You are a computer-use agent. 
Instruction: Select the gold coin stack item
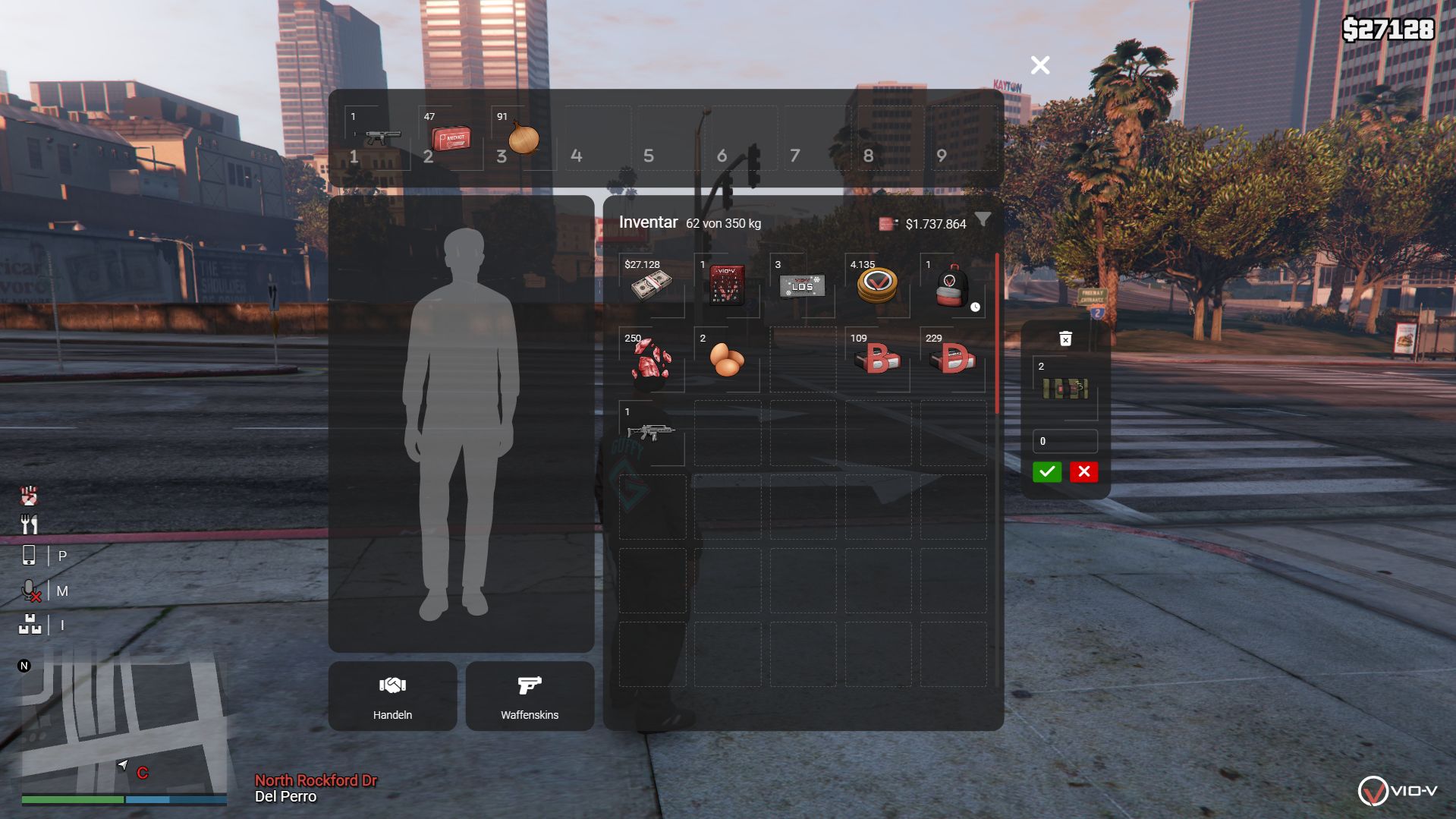click(877, 285)
